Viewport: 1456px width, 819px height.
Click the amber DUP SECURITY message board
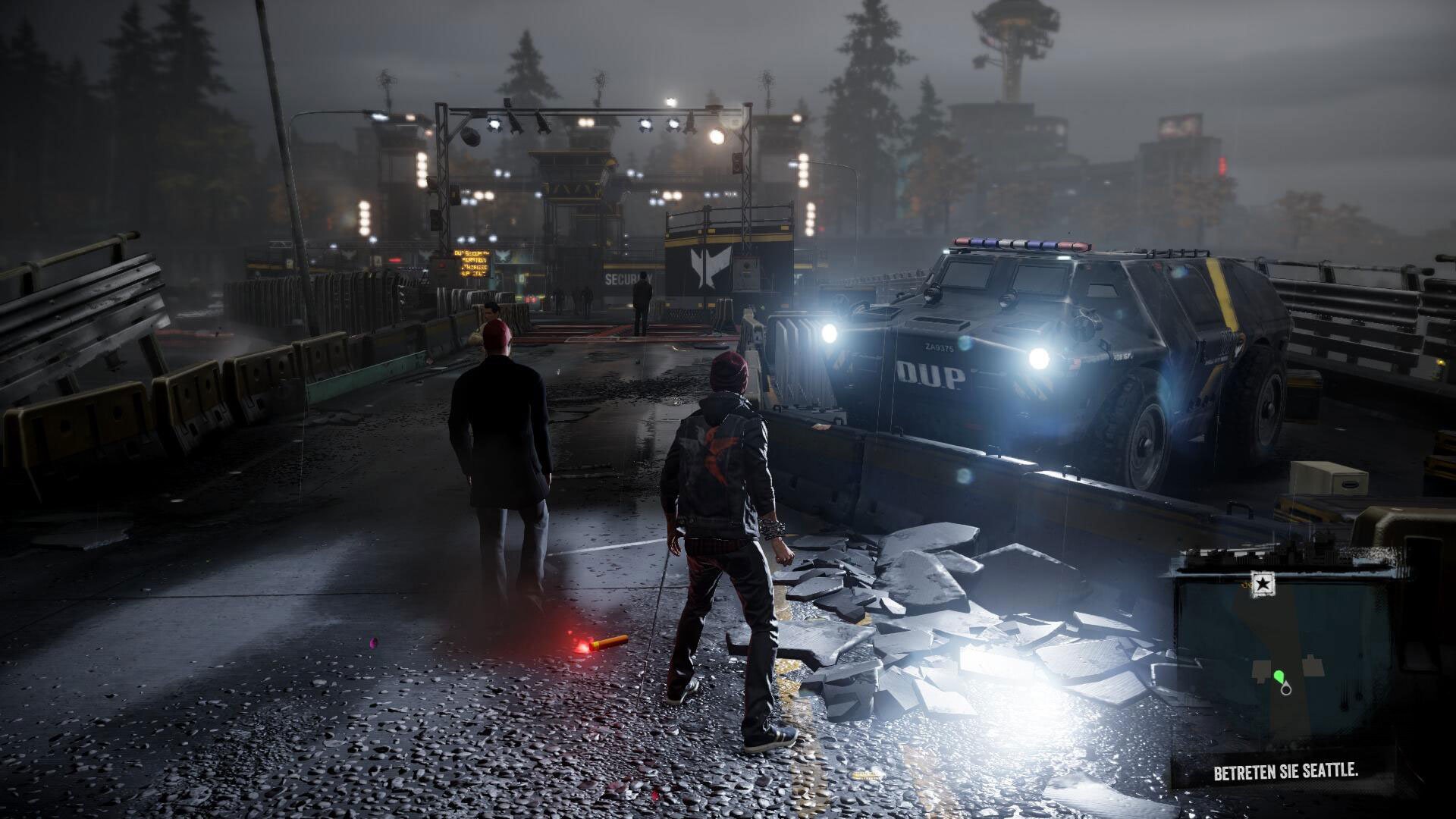472,264
